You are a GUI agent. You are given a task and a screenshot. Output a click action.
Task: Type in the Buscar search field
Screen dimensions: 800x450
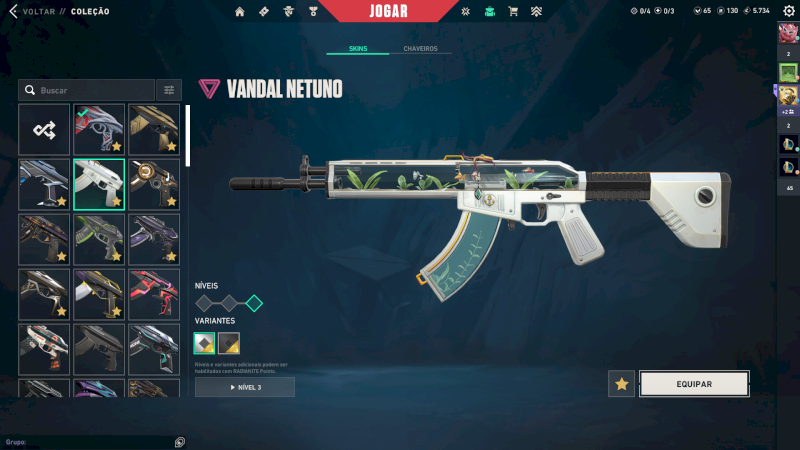(x=90, y=90)
